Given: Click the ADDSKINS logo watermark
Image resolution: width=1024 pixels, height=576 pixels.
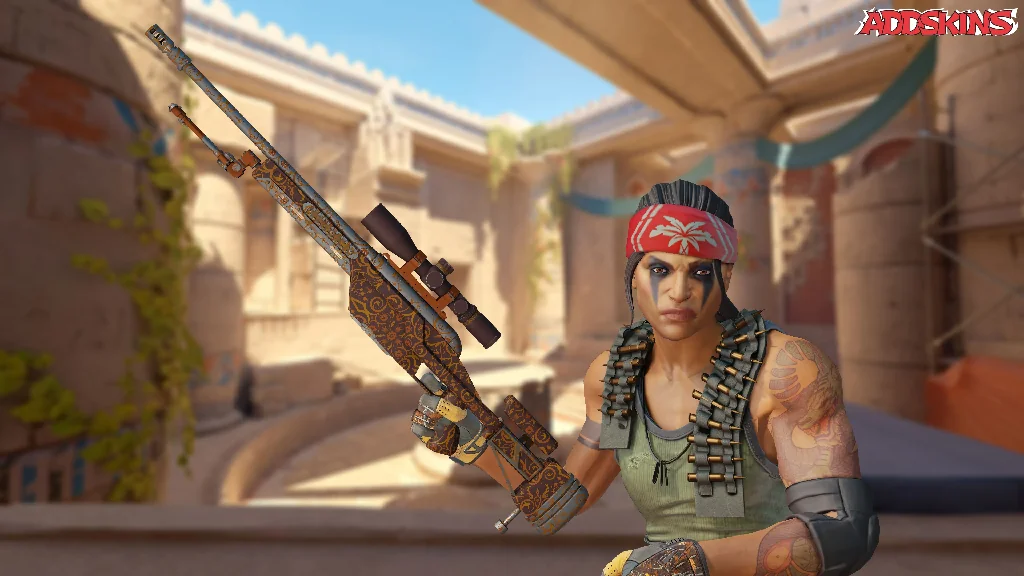Looking at the screenshot, I should pos(938,22).
